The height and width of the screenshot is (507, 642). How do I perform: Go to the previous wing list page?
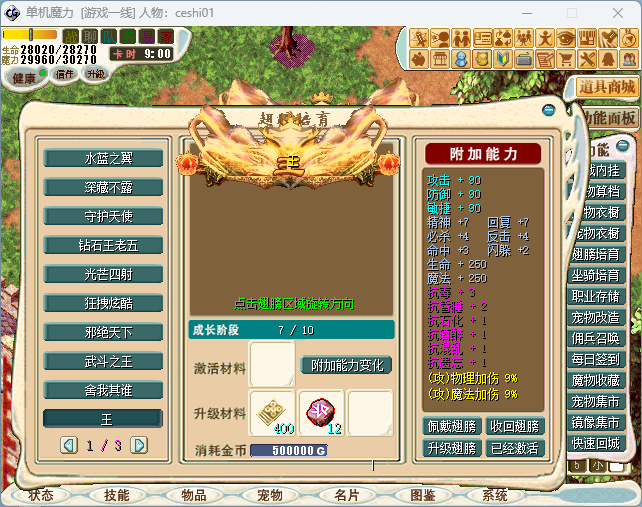(x=69, y=444)
